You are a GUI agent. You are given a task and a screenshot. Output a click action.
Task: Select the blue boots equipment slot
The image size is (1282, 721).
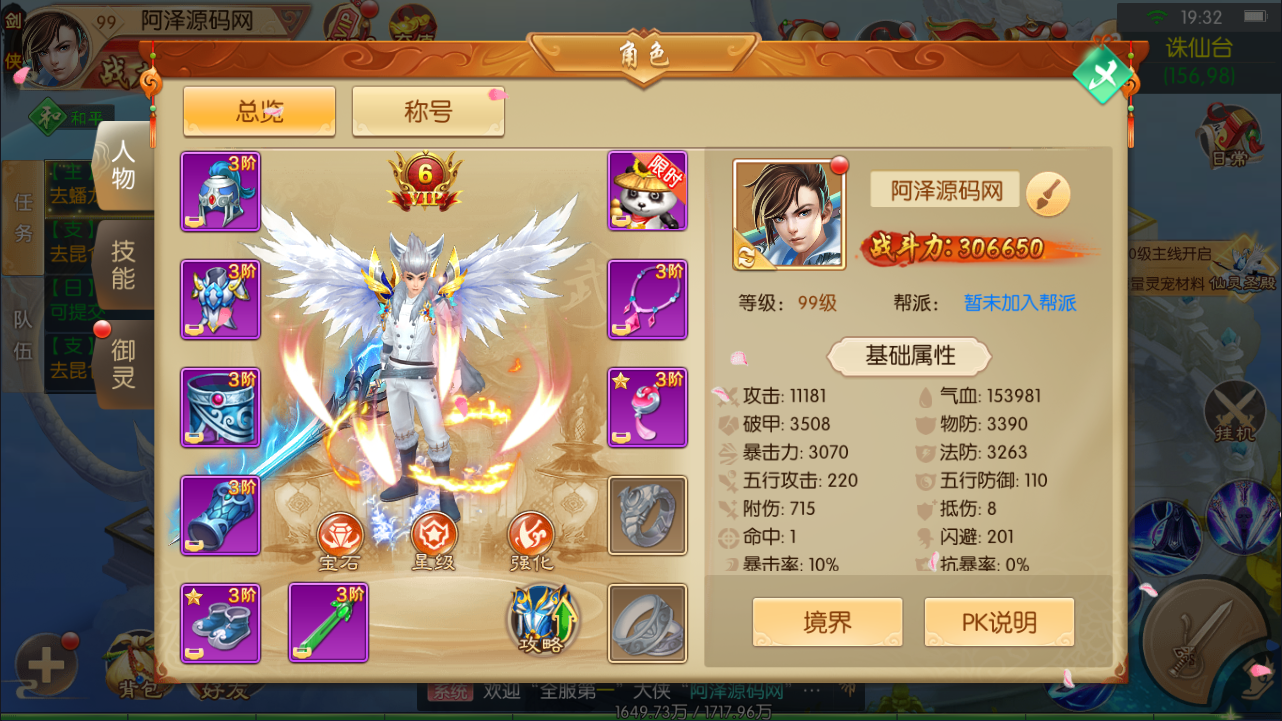point(220,622)
